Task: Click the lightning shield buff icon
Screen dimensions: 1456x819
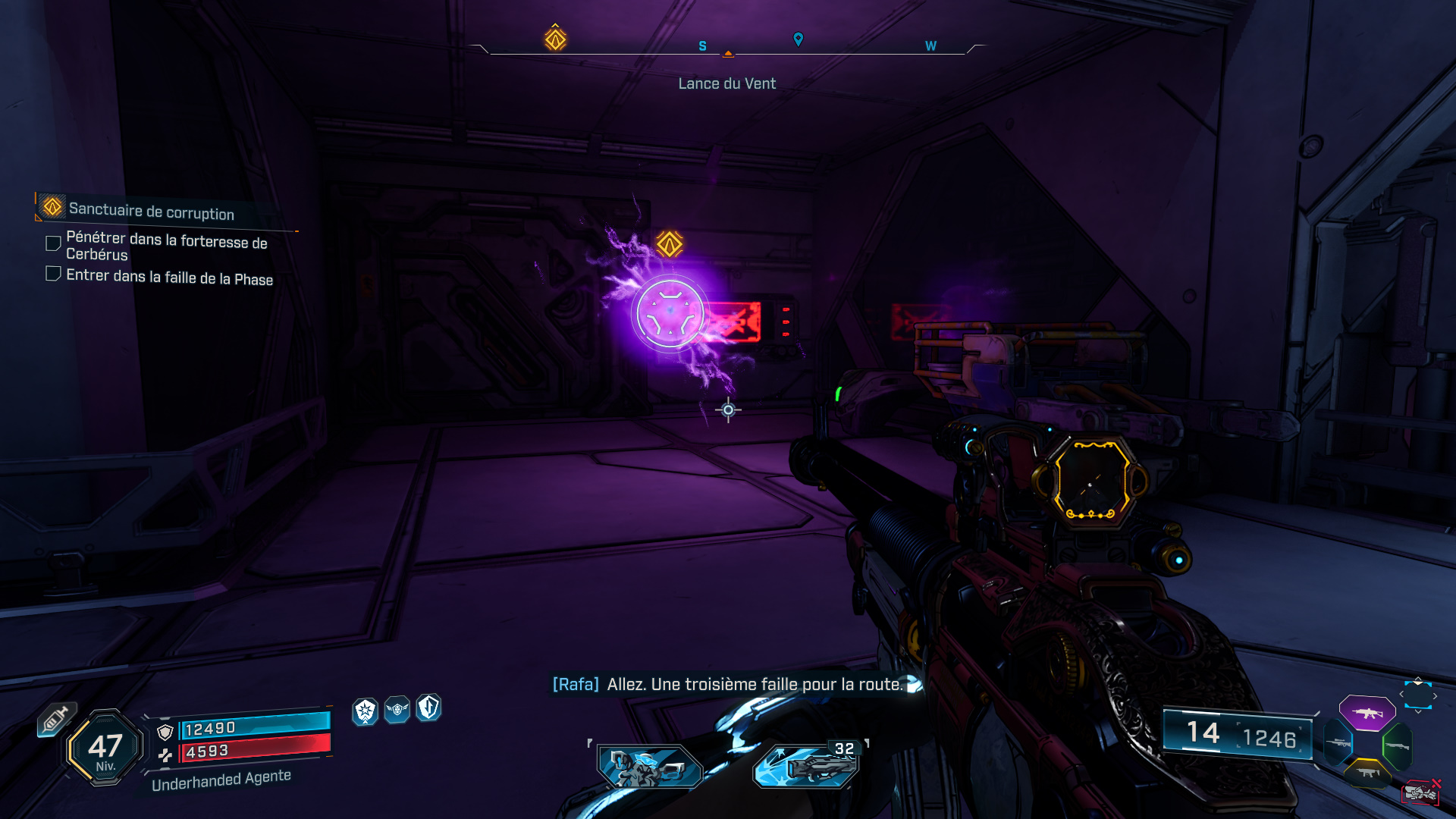Action: 428,708
